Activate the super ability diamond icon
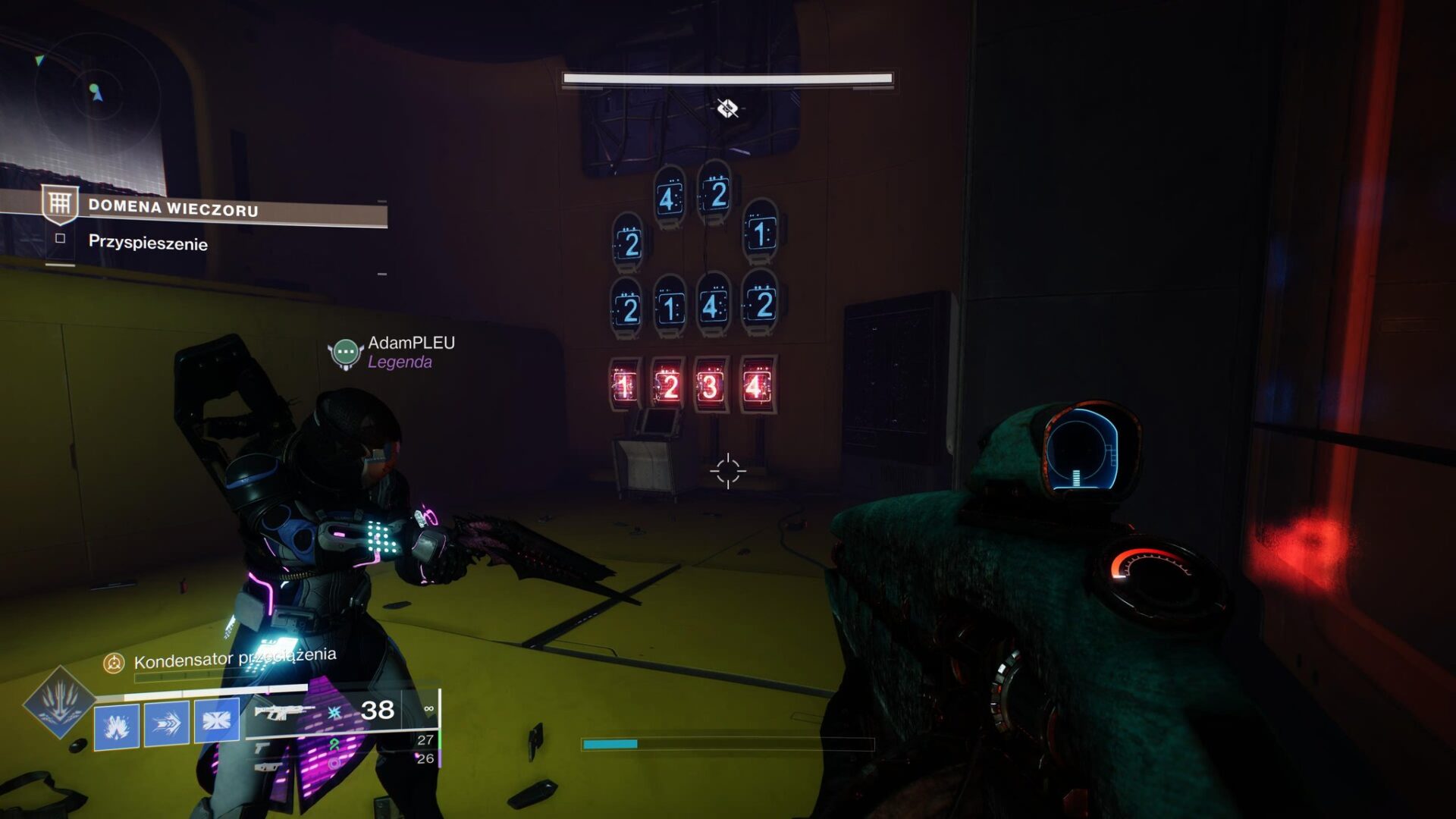Screen dimensions: 1456x819 coord(59,702)
